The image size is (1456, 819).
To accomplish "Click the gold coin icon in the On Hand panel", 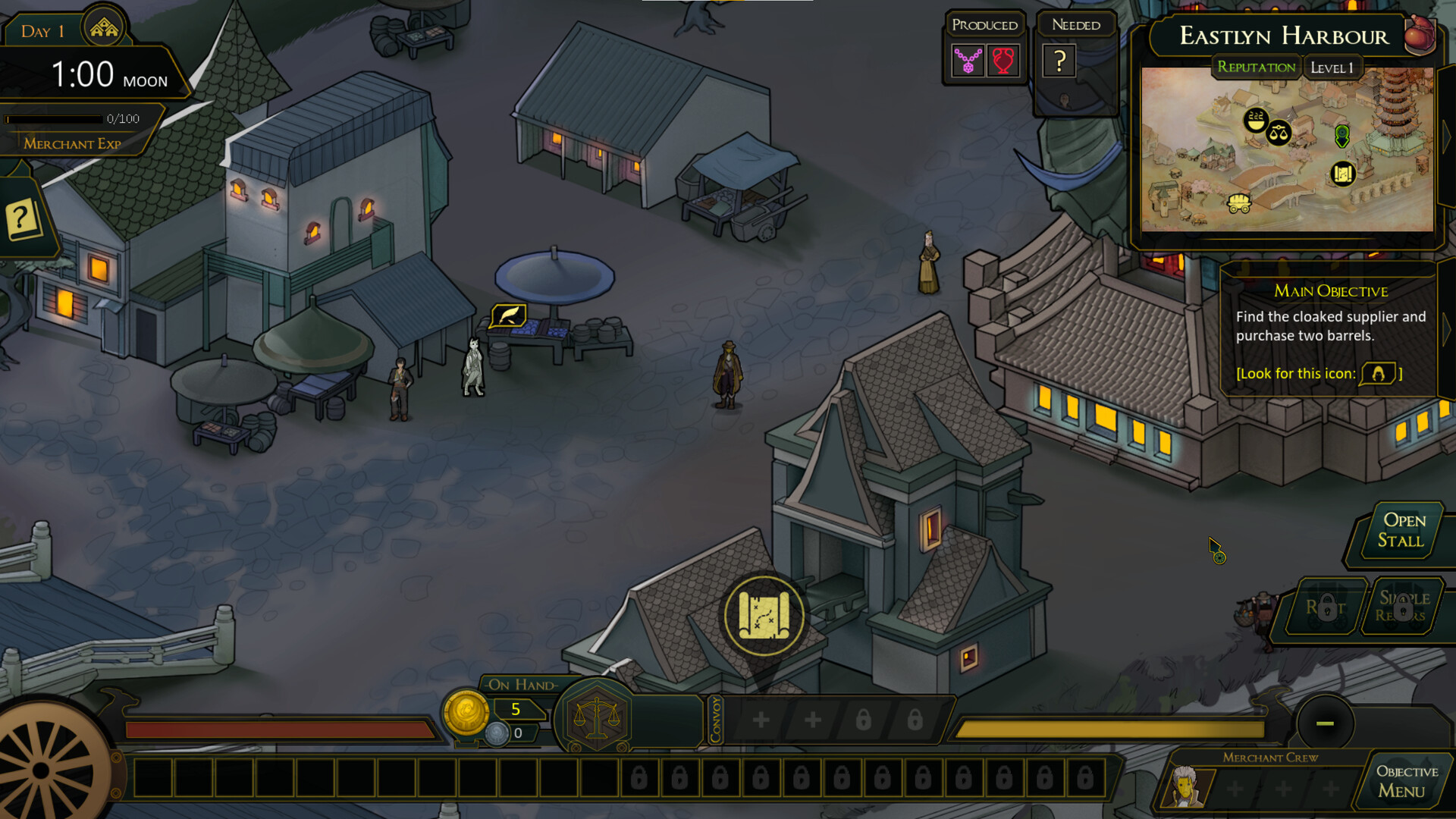I will tap(467, 717).
